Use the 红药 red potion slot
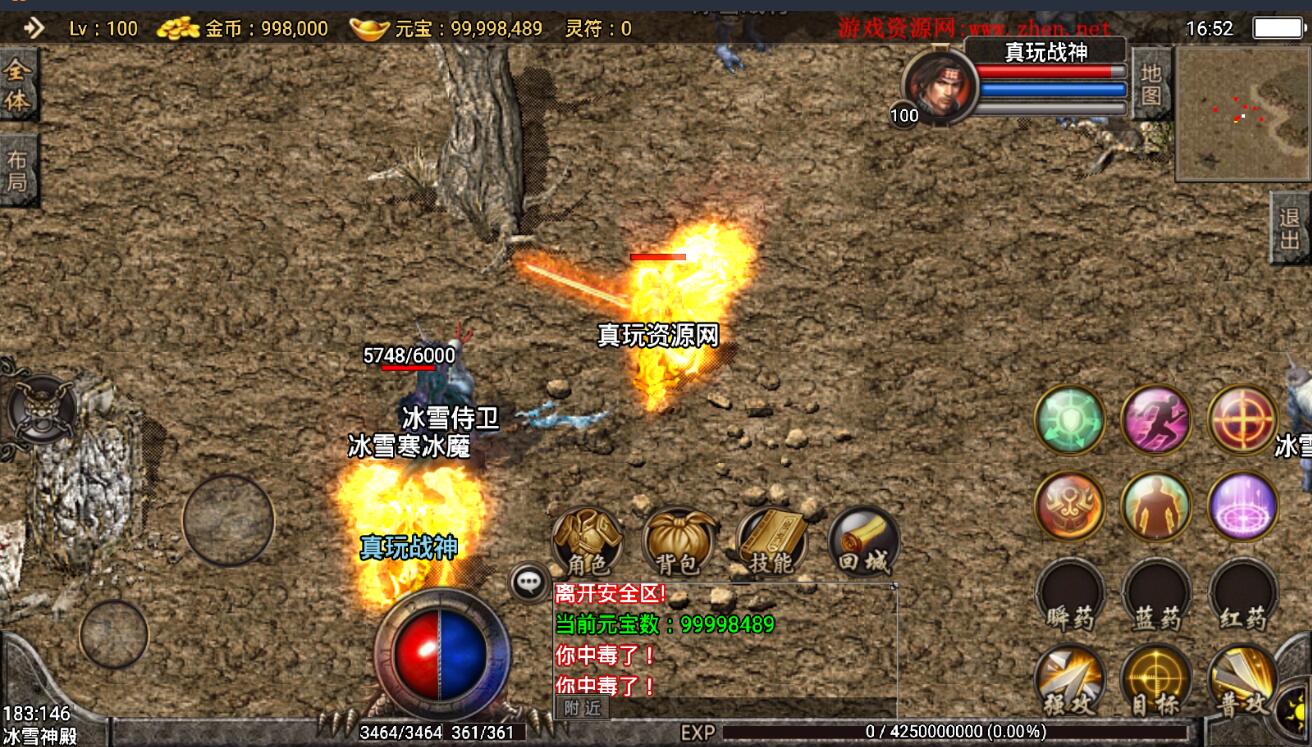This screenshot has height=747, width=1312. tap(1243, 594)
